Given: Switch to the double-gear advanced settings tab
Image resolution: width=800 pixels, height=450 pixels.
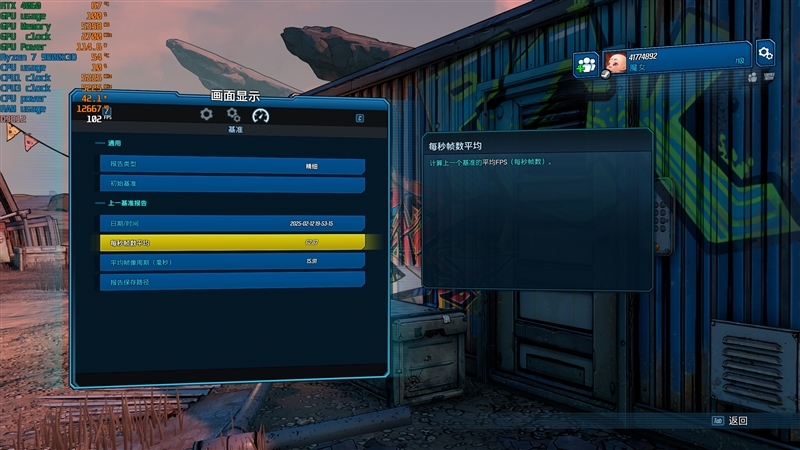Looking at the screenshot, I should coord(233,115).
